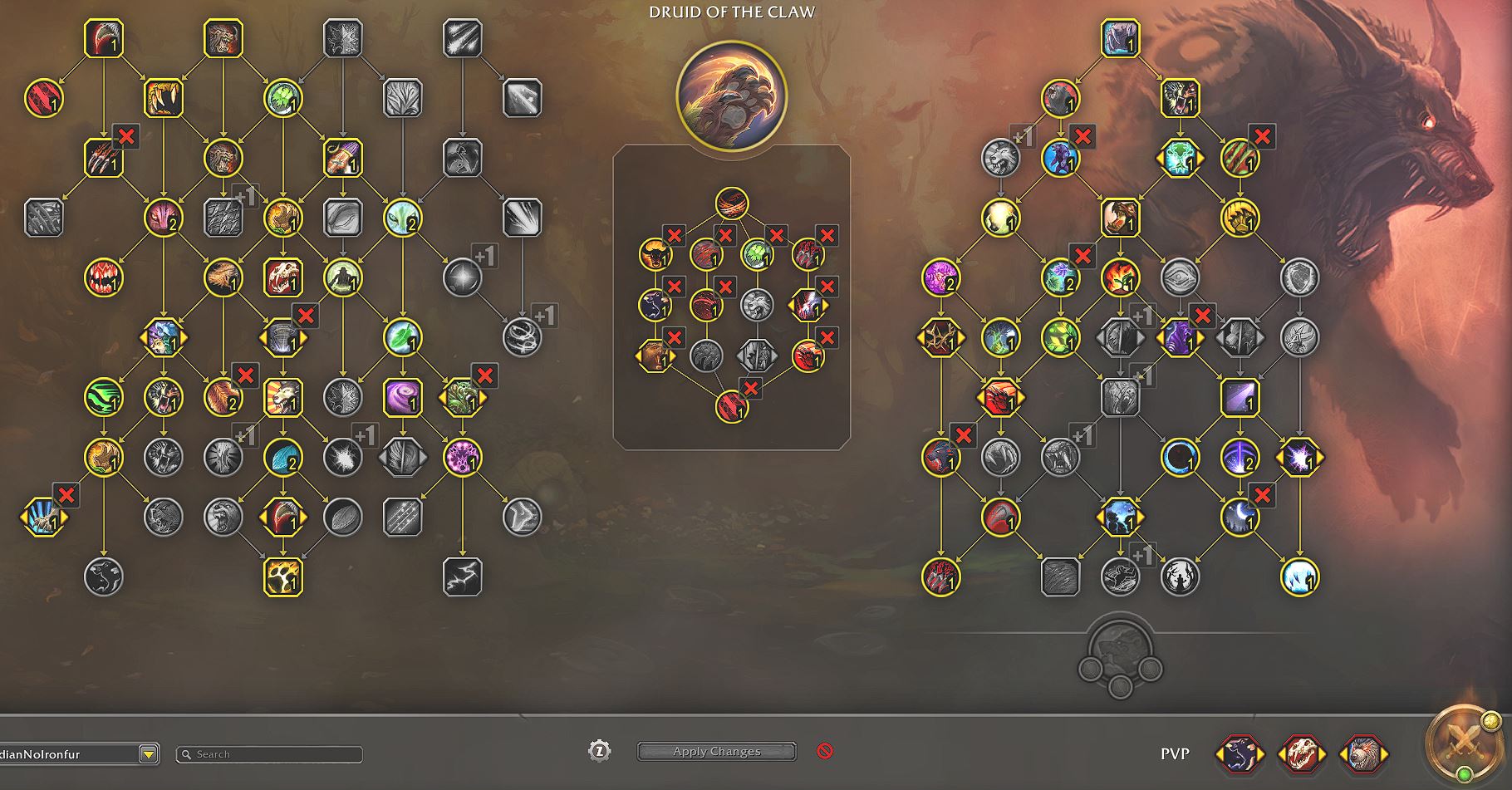Image resolution: width=1512 pixels, height=790 pixels.
Task: Click the grey shield spec talent node
Action: pos(1299,277)
